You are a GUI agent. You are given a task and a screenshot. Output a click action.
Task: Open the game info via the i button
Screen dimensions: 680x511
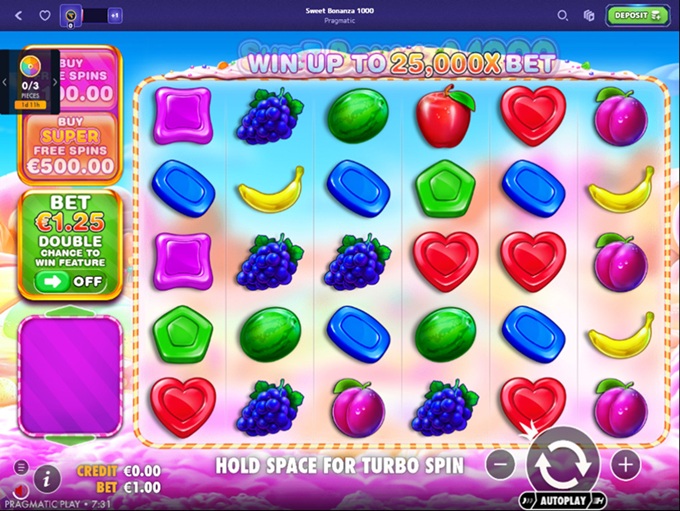tap(46, 478)
